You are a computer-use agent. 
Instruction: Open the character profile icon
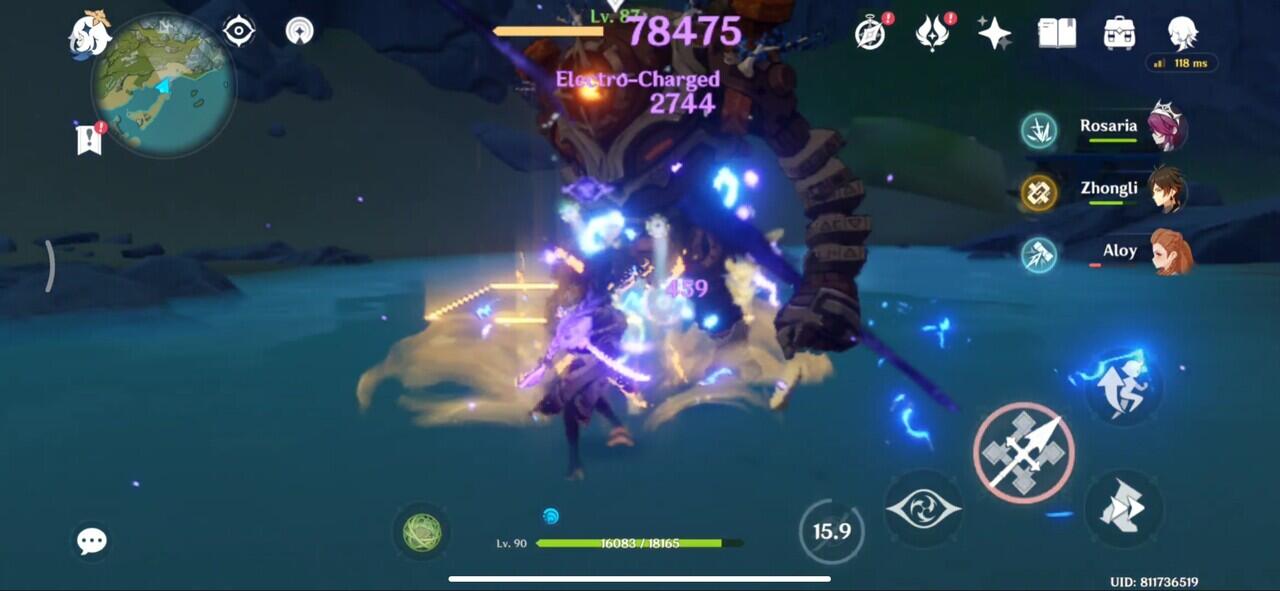(1182, 33)
